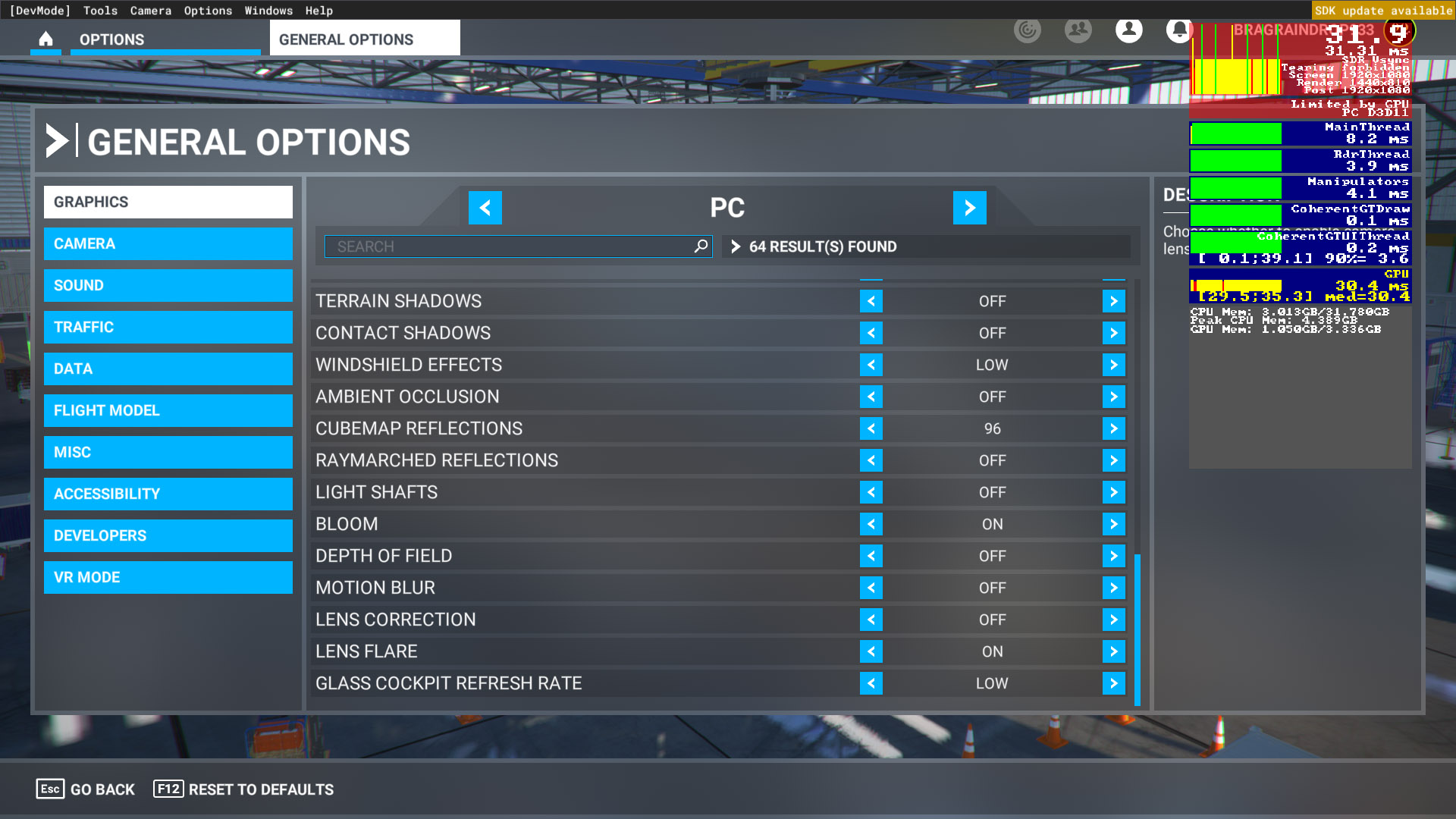Screen dimensions: 1456x819
Task: Decrease Cubemap Reflections from 96
Action: (x=871, y=428)
